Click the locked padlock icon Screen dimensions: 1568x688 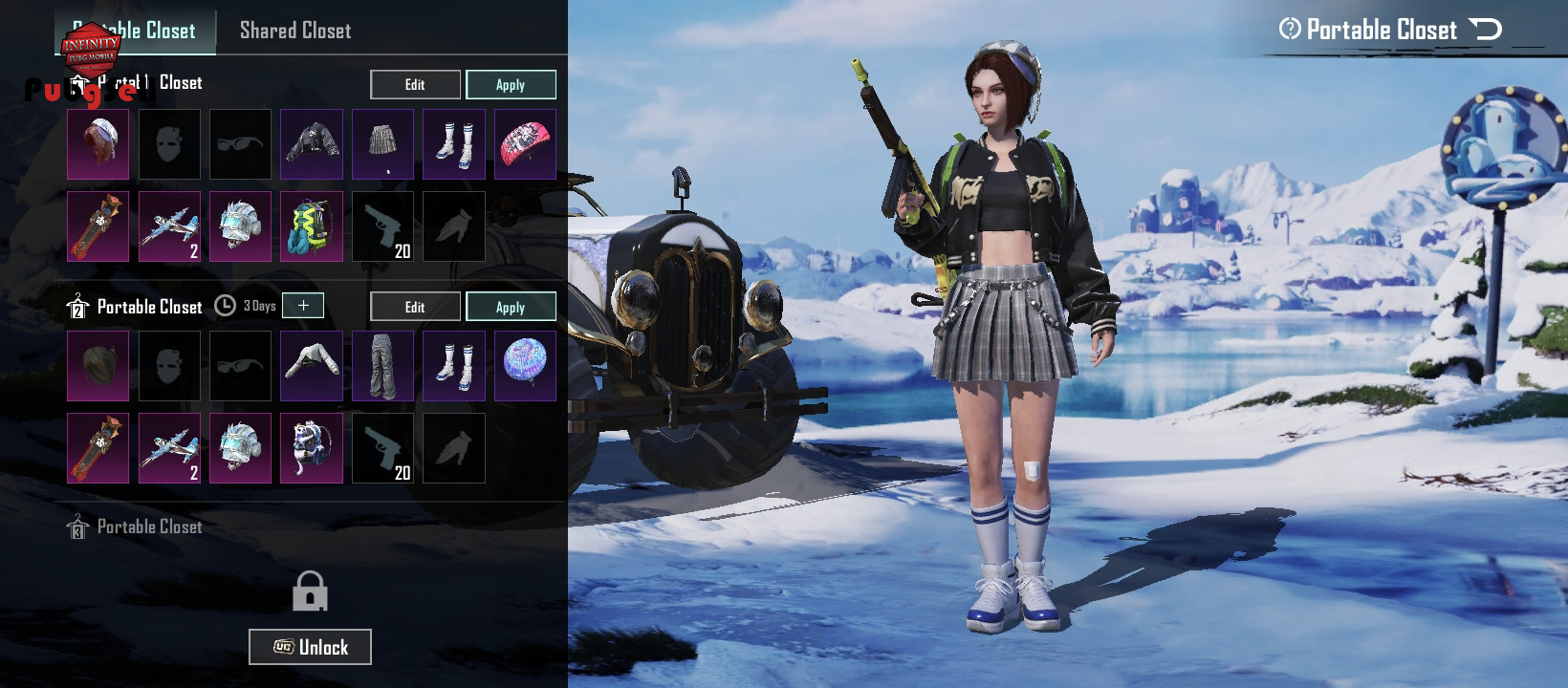pyautogui.click(x=310, y=591)
